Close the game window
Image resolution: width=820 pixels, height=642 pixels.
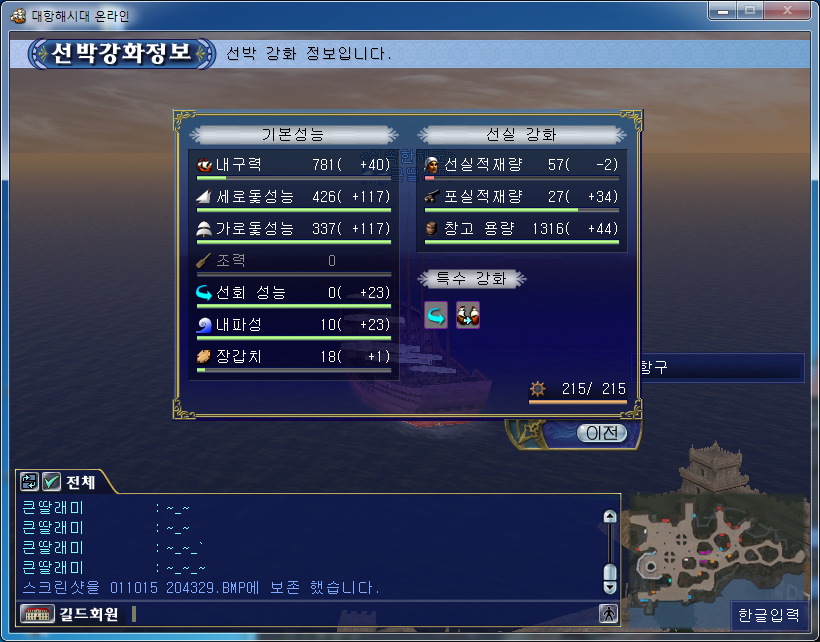pyautogui.click(x=789, y=11)
